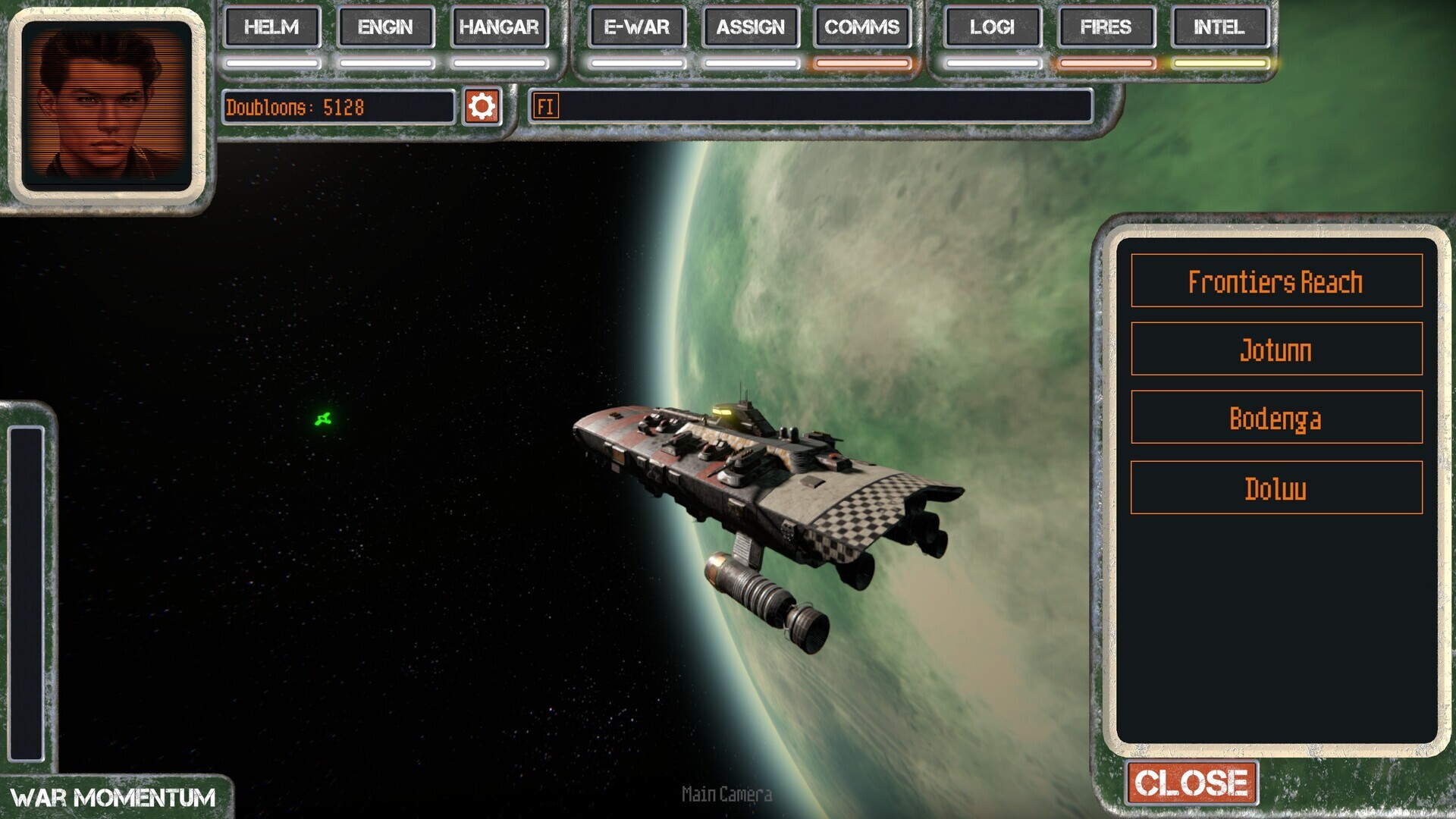Choose the Doluu entry
This screenshot has width=1456, height=819.
click(1276, 488)
